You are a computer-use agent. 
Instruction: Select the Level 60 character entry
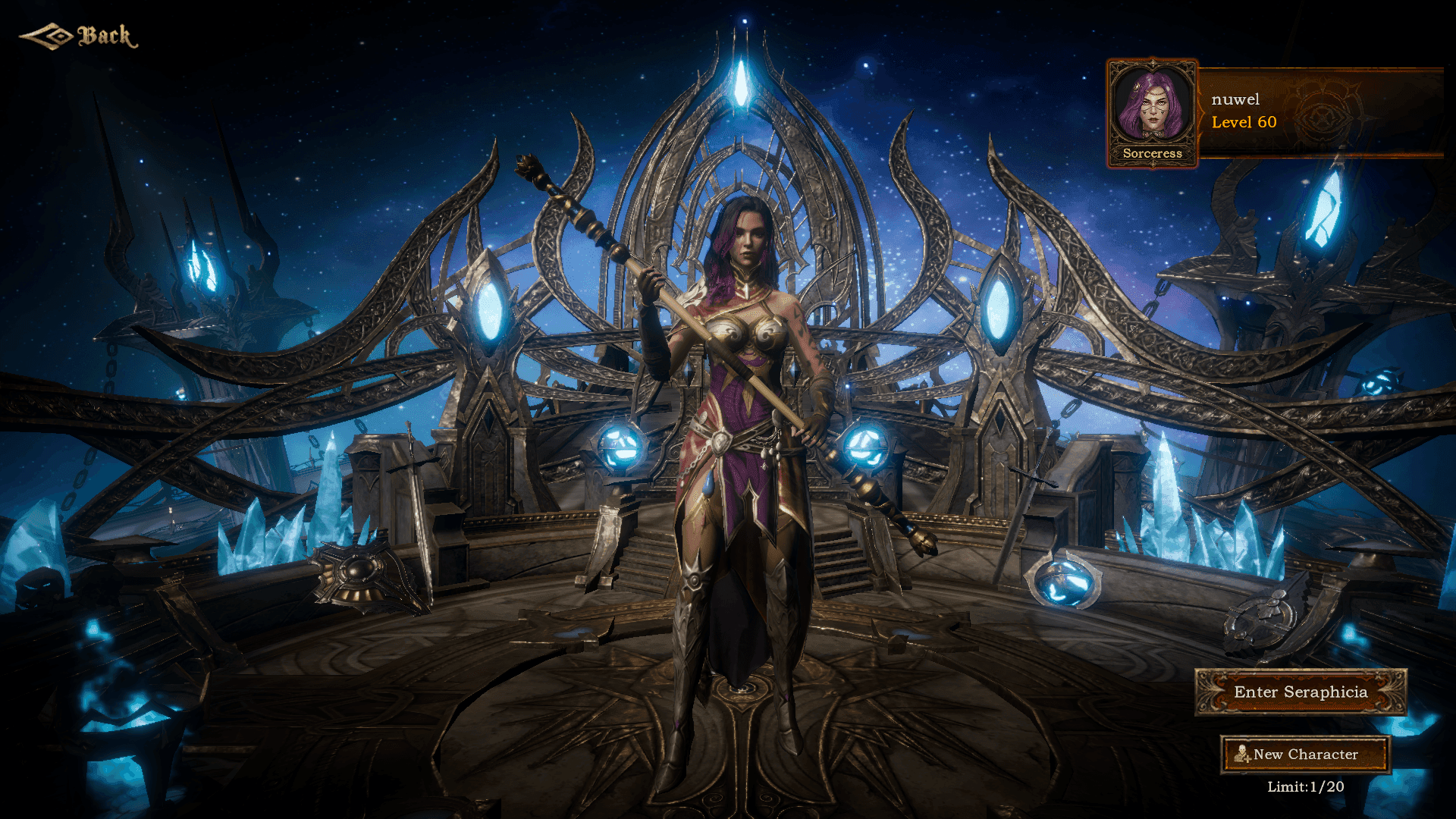tap(1244, 122)
